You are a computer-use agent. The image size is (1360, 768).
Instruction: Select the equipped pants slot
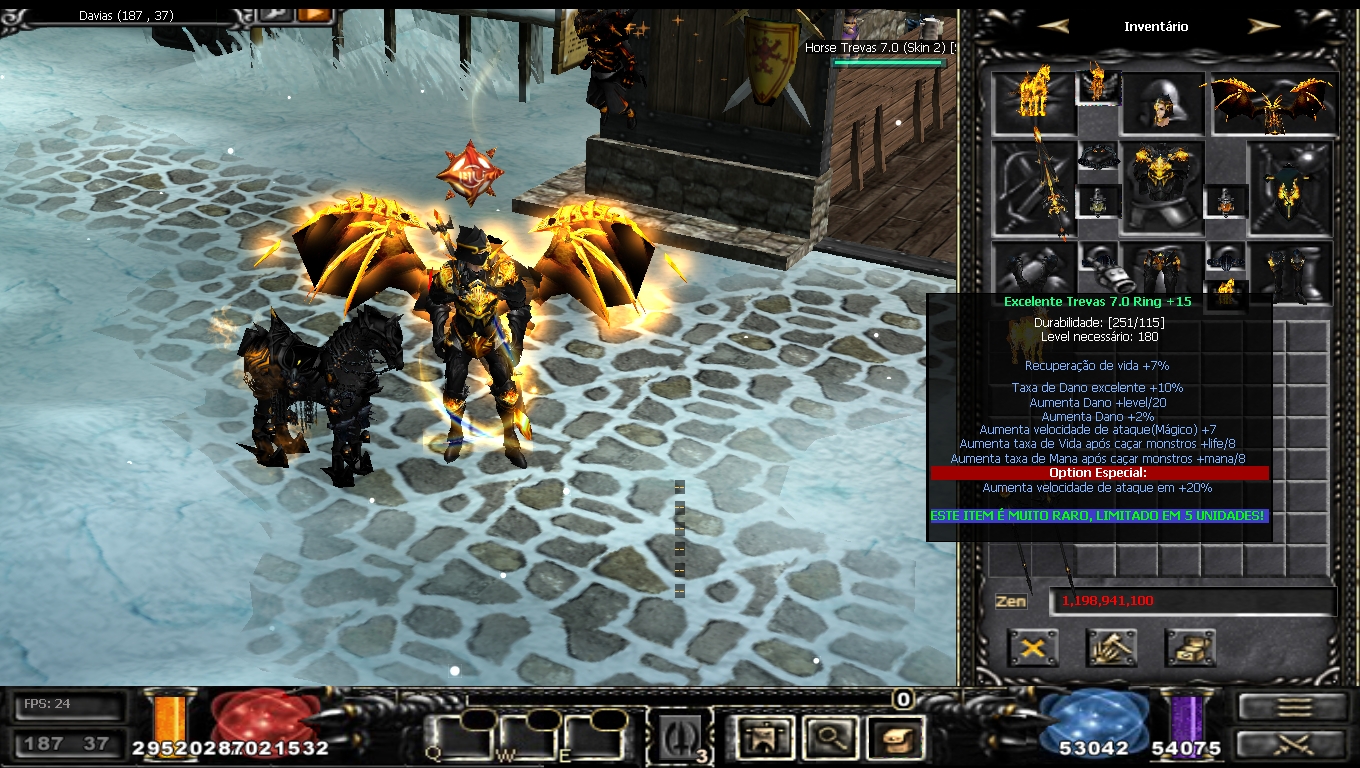[x=1162, y=268]
